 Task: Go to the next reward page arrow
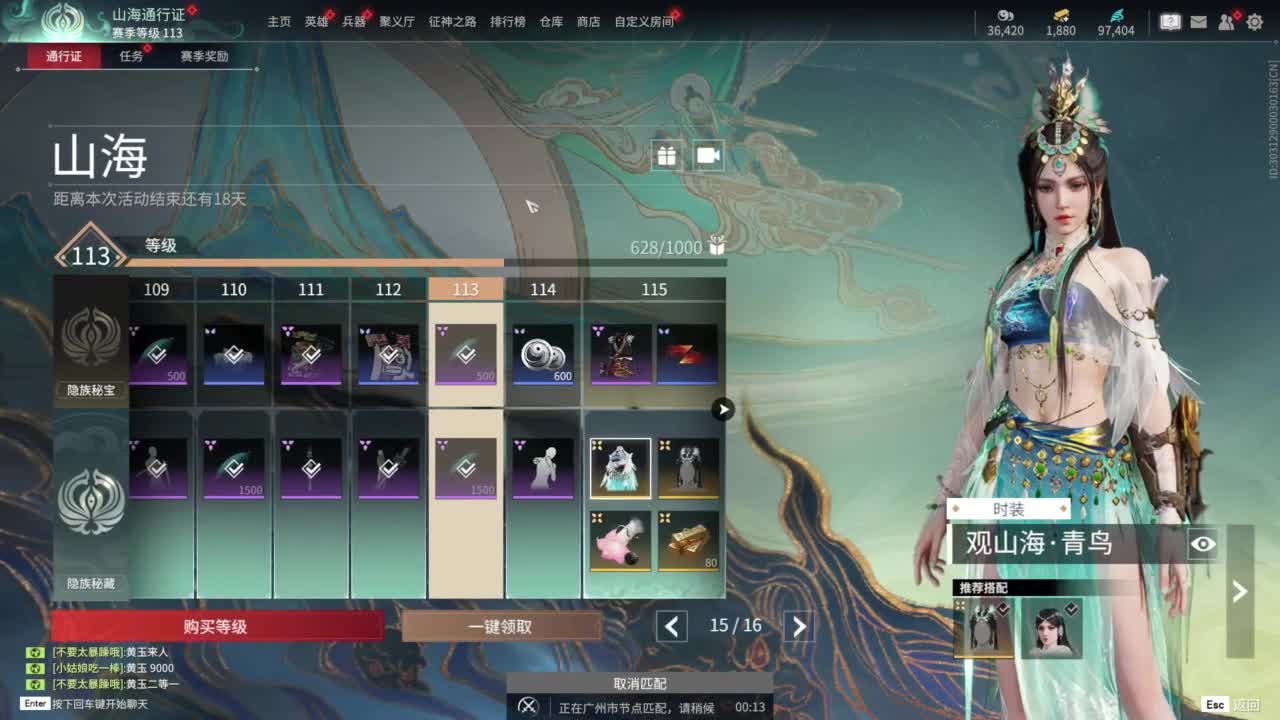tap(799, 627)
